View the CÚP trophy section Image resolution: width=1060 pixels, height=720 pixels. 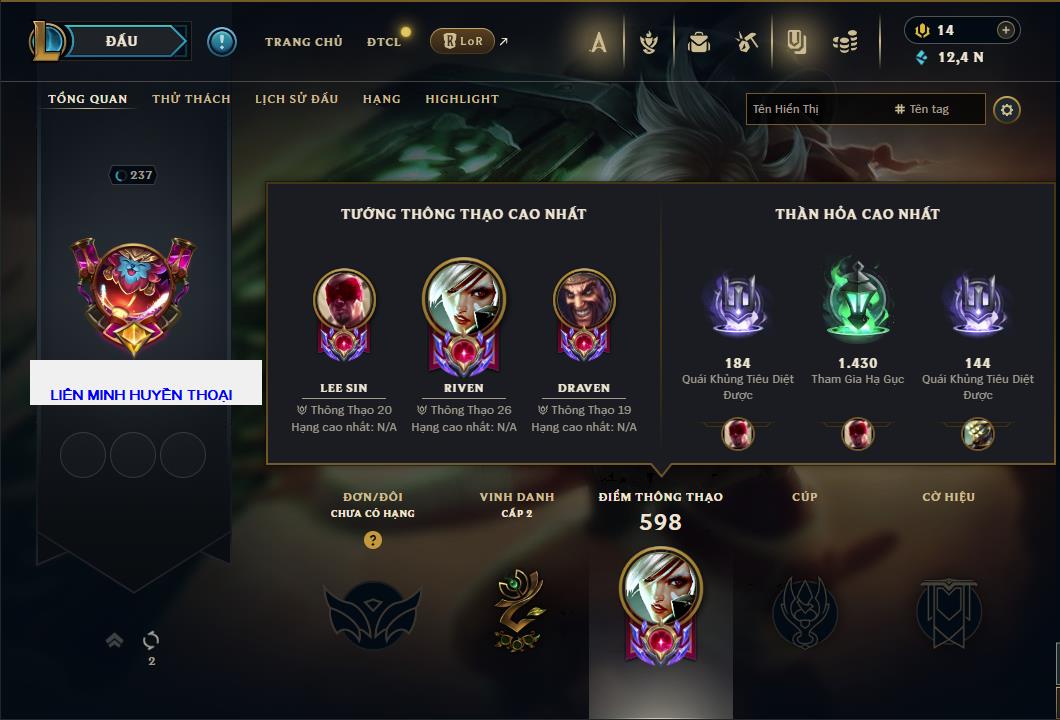tap(804, 609)
